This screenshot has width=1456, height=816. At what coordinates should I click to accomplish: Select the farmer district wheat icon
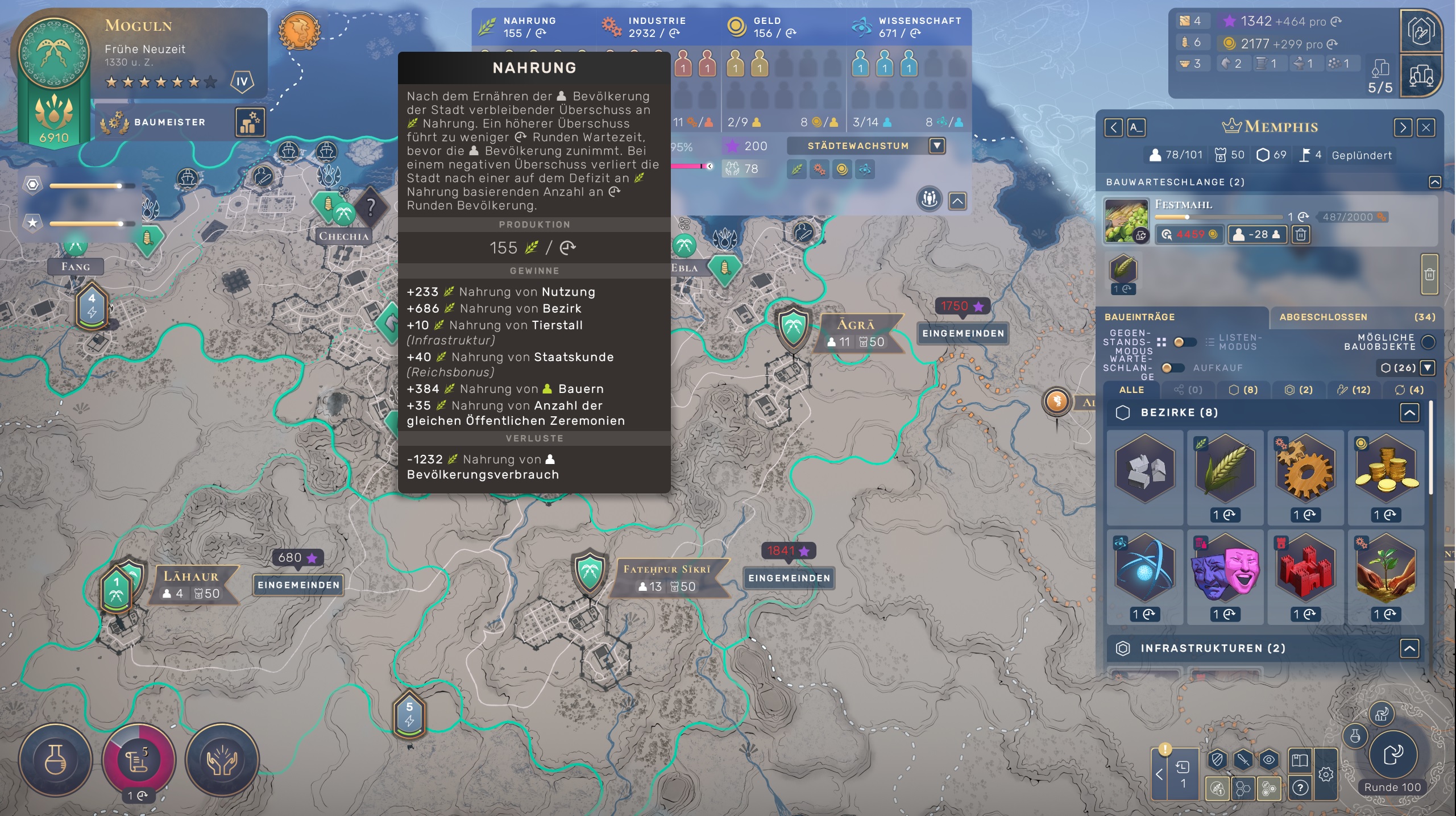coord(1225,469)
